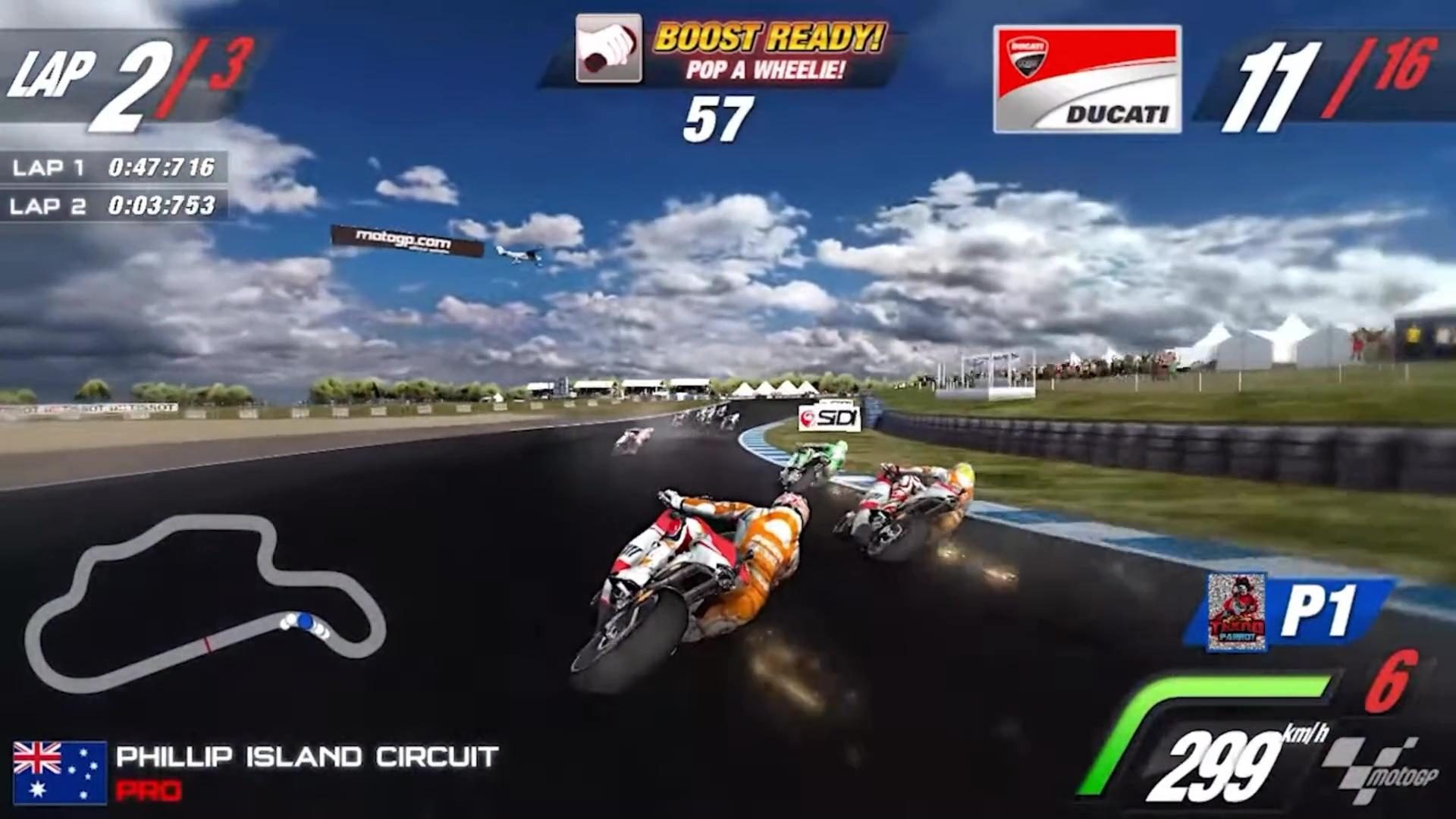Tap the SIDI trackside banner
The height and width of the screenshot is (819, 1456).
(x=830, y=416)
